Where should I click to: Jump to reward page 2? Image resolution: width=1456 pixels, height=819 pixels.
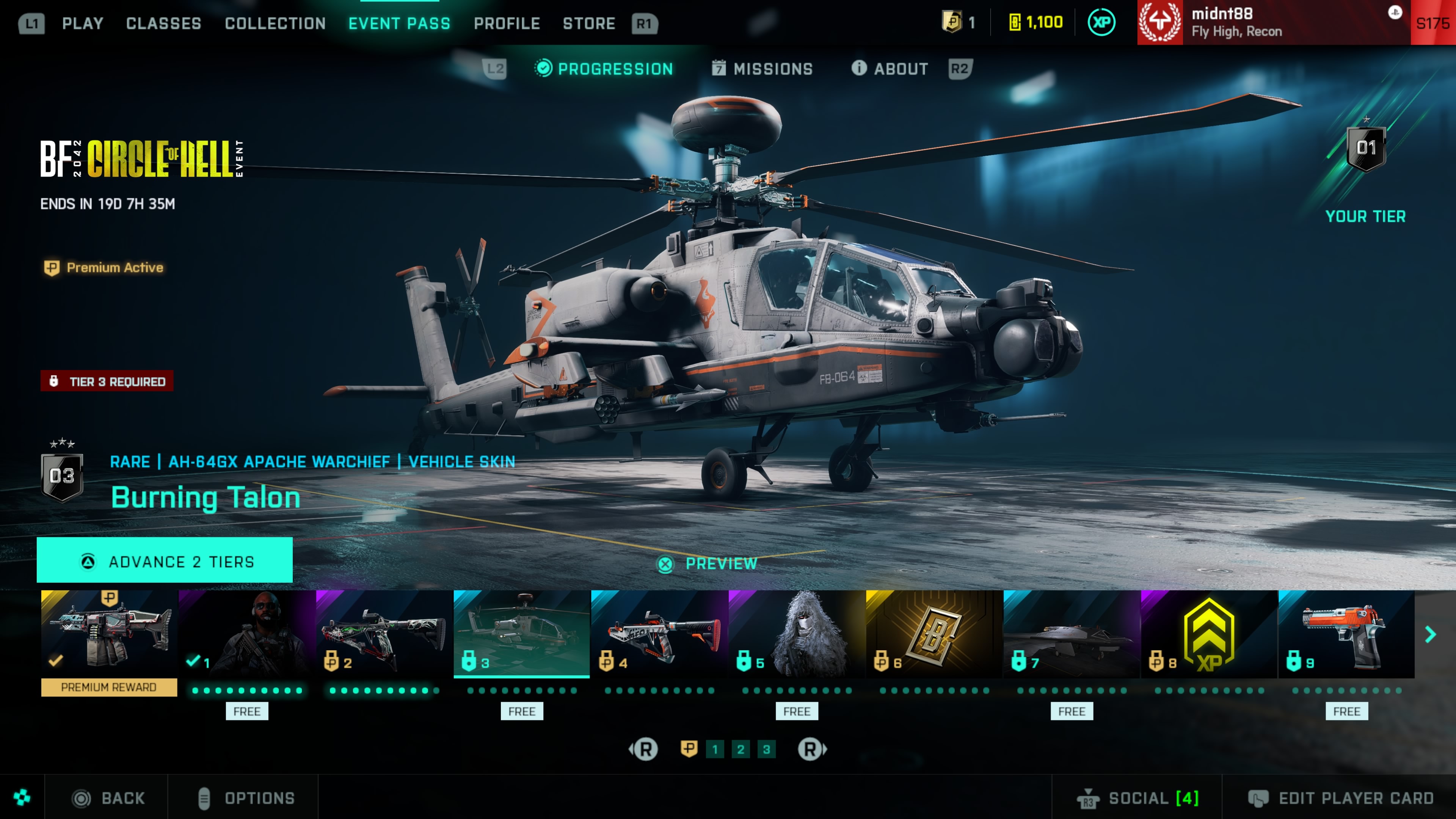[x=741, y=750]
